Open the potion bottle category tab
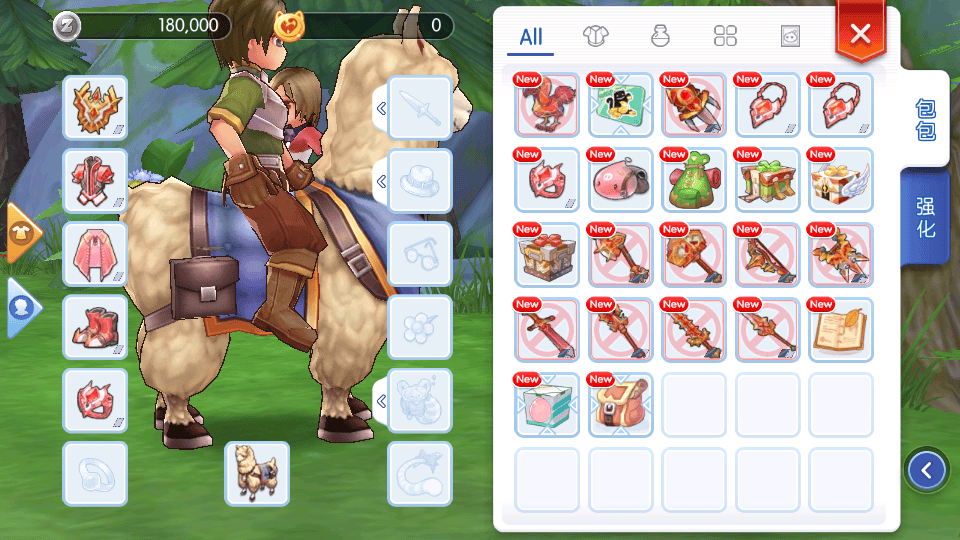Viewport: 960px width, 540px height. click(x=660, y=37)
